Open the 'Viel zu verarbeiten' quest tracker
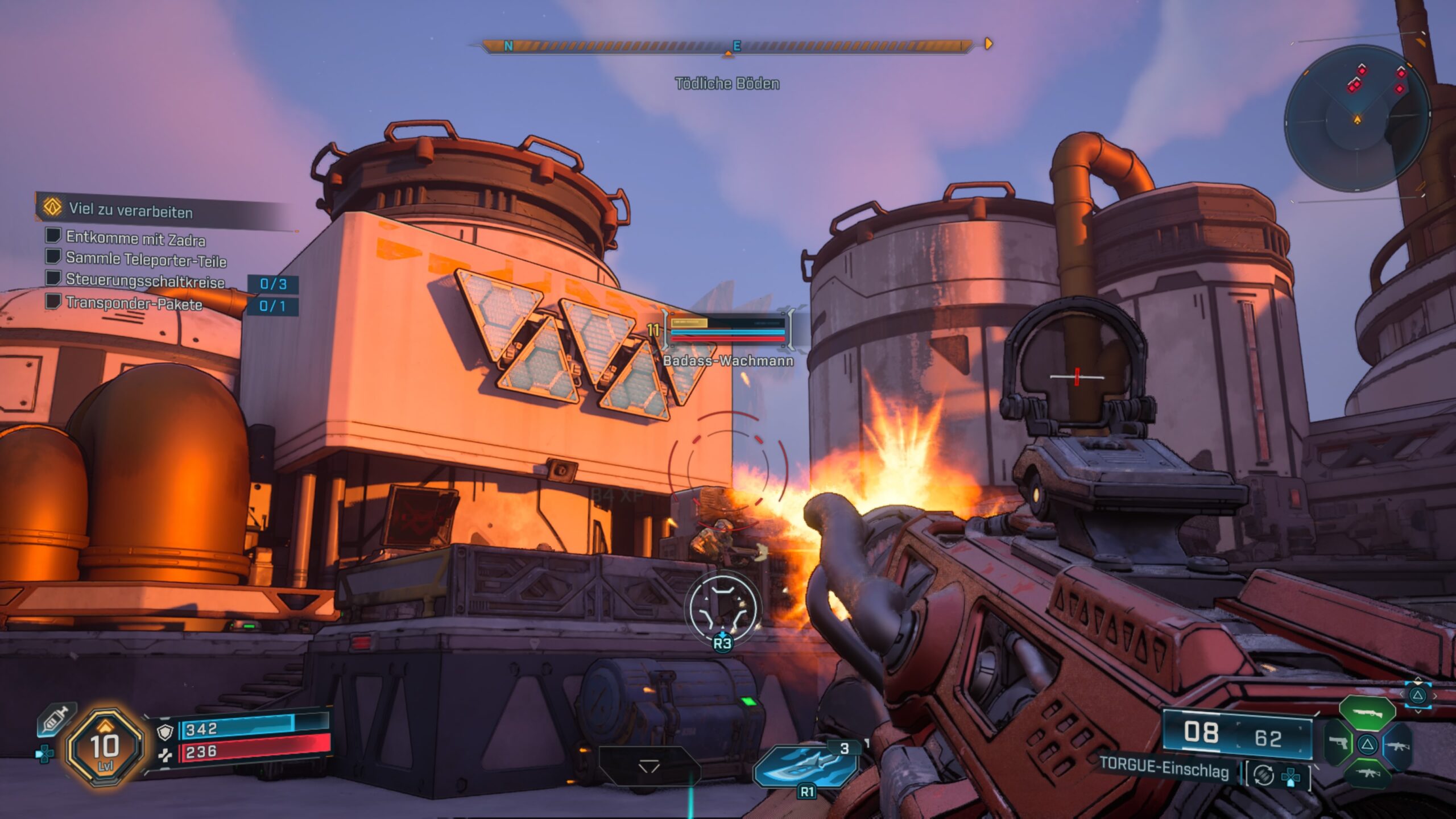Screen dimensions: 1456x819 (x=131, y=210)
